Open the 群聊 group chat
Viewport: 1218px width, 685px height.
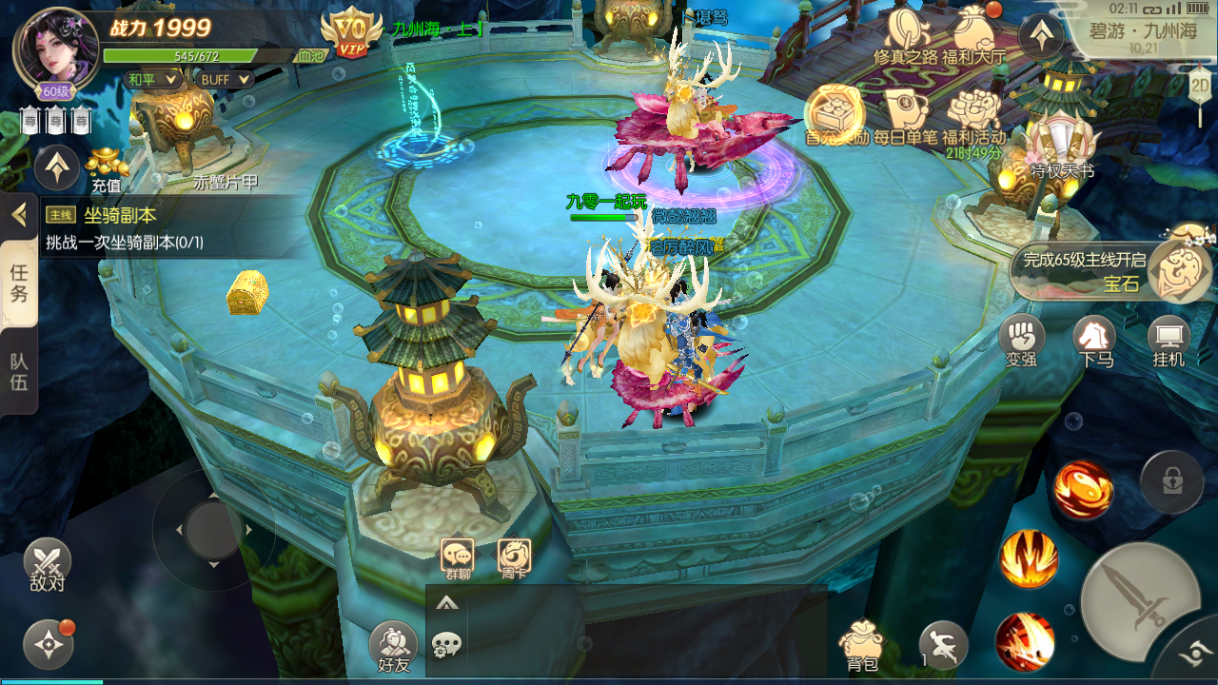pyautogui.click(x=458, y=558)
